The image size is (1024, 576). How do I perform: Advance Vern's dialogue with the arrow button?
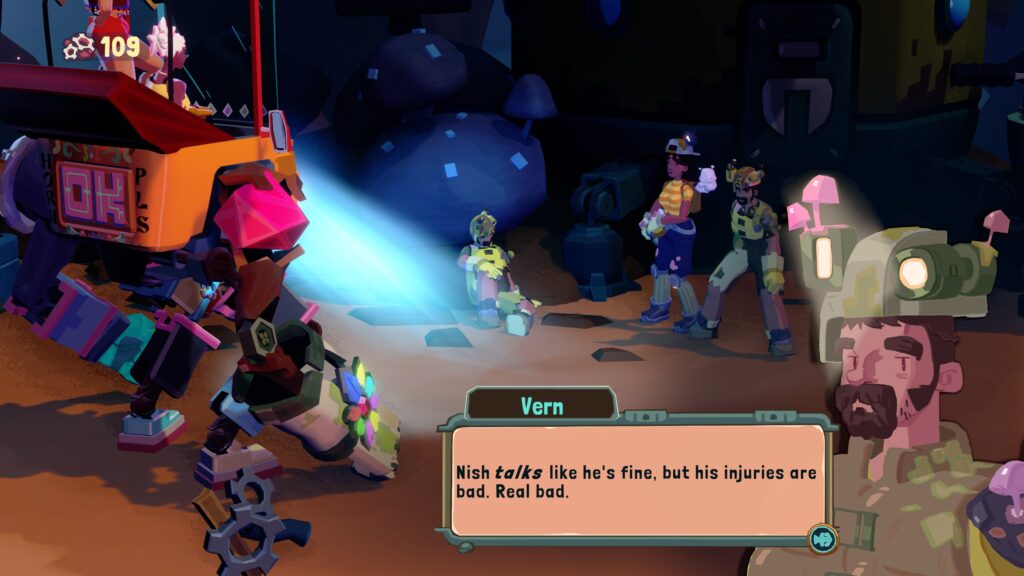tap(822, 539)
